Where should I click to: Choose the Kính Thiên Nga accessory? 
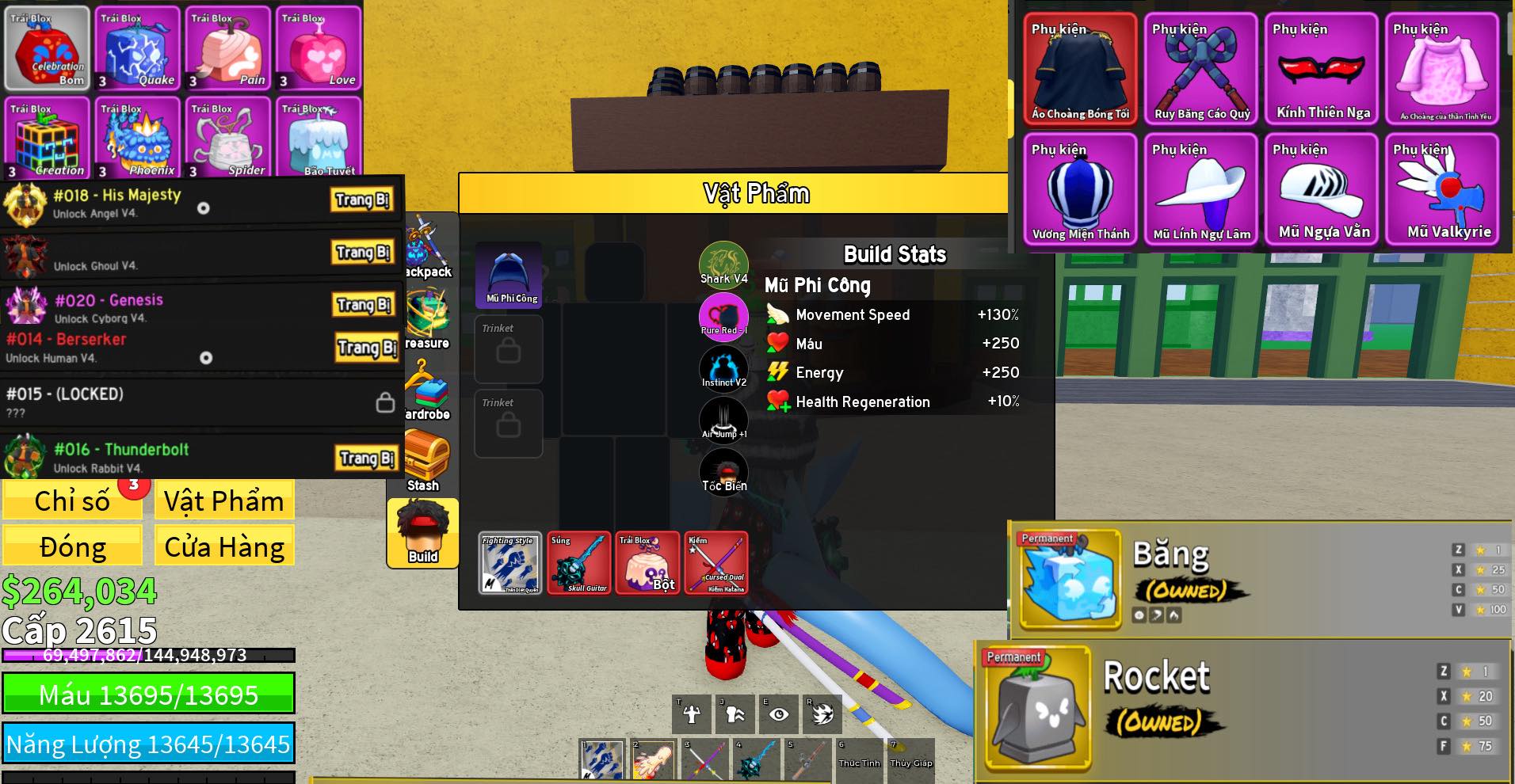[x=1322, y=70]
